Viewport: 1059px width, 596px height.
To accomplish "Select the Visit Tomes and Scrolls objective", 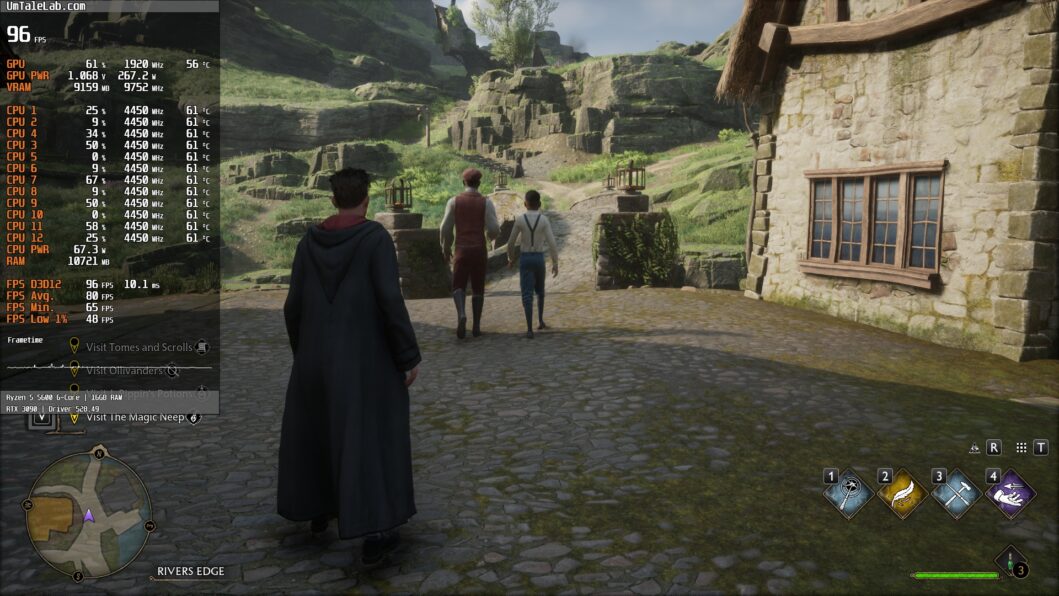I will pos(139,347).
